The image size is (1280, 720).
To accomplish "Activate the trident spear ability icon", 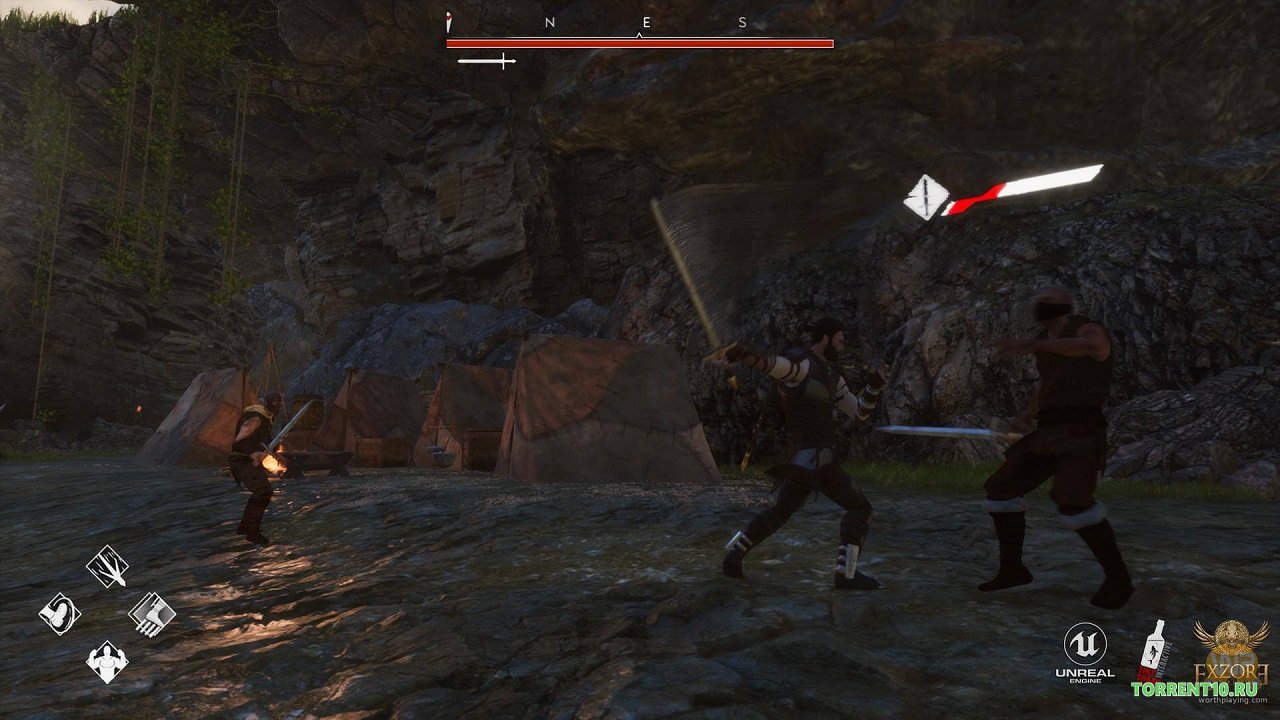I will (107, 566).
